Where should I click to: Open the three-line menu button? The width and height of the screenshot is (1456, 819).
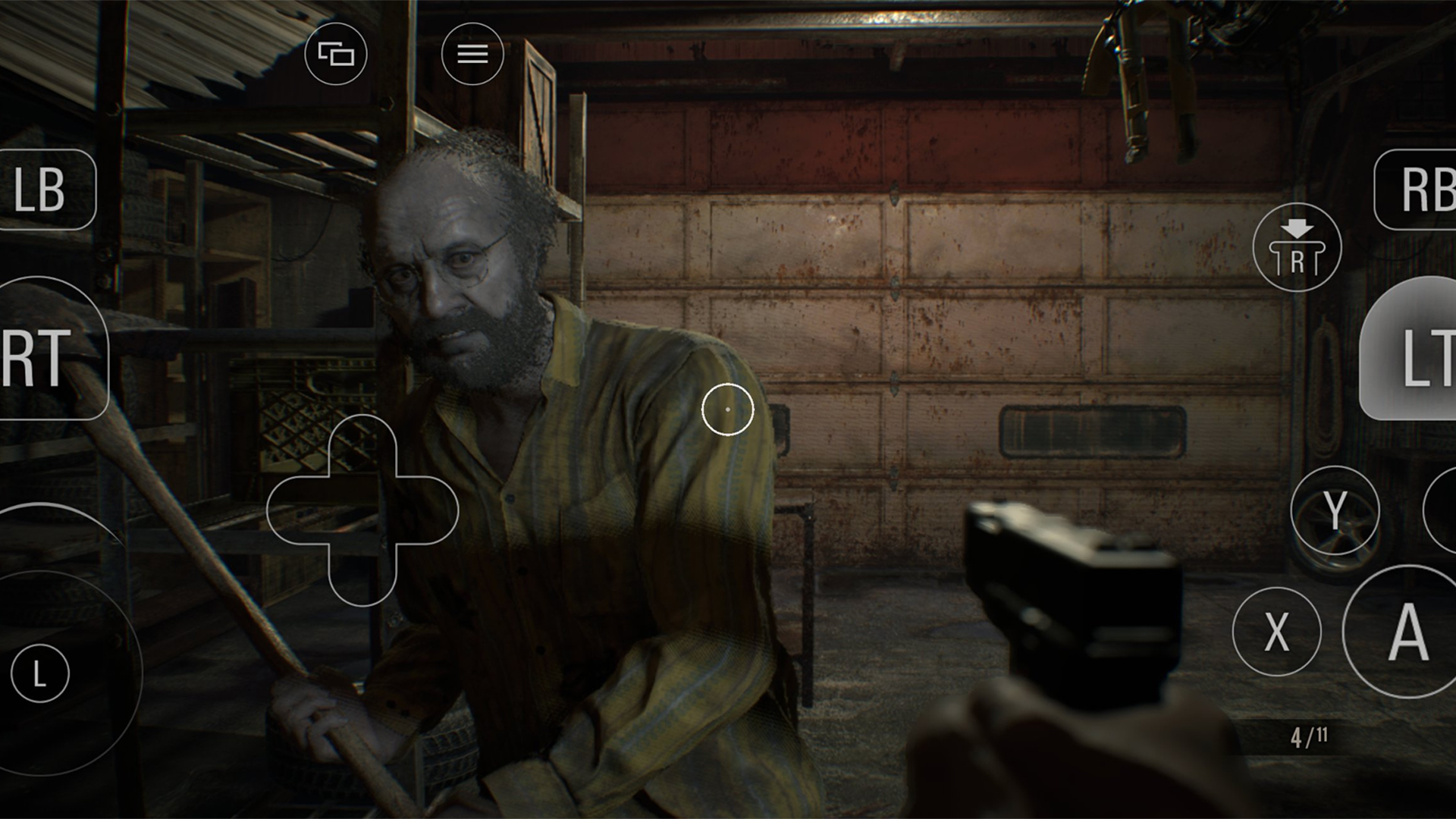[x=472, y=54]
